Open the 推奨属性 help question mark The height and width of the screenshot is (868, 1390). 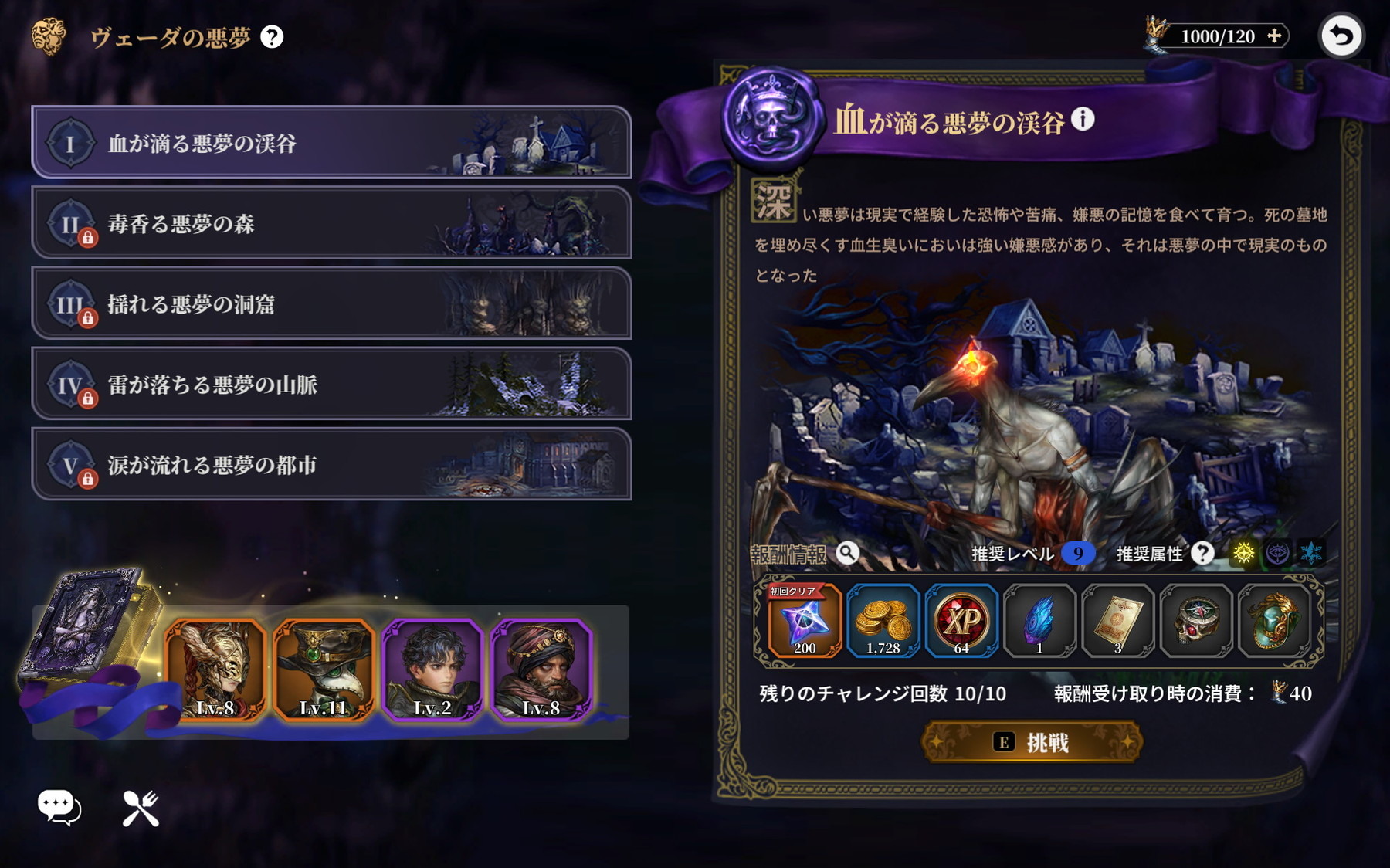pos(1203,554)
